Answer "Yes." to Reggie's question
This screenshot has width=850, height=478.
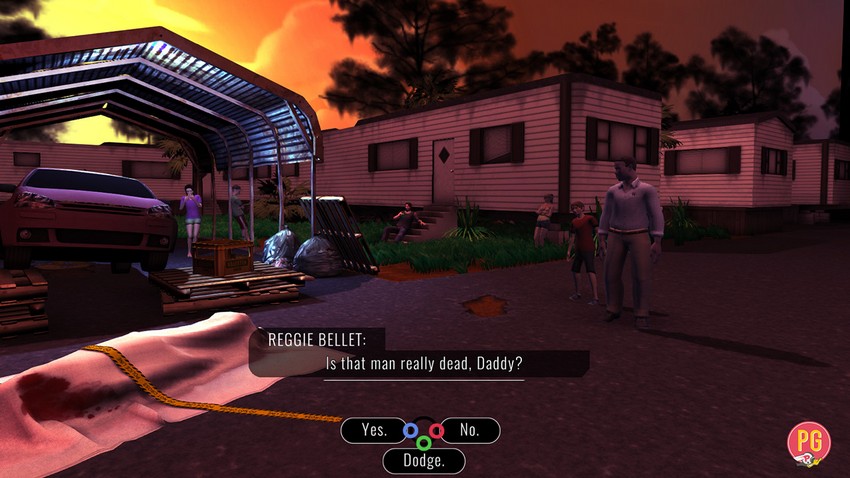tap(374, 430)
